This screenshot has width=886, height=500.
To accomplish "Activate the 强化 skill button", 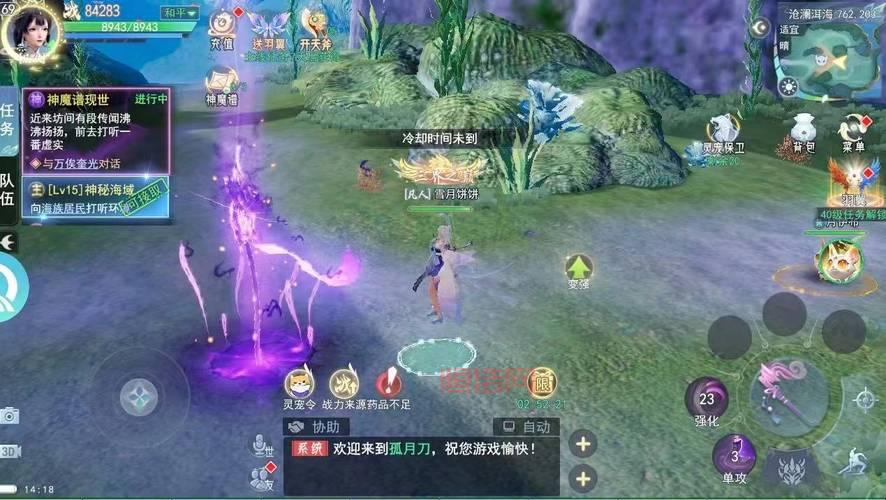I will [x=707, y=400].
